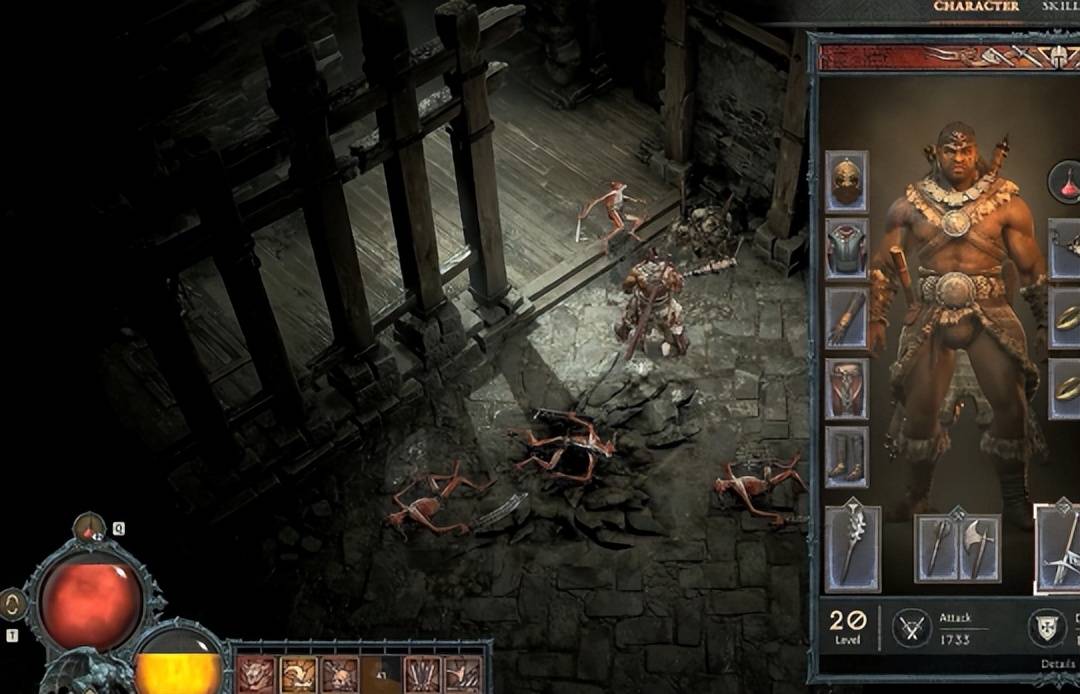1080x694 pixels.
Task: Open the Skills tab
Action: coord(1062,7)
